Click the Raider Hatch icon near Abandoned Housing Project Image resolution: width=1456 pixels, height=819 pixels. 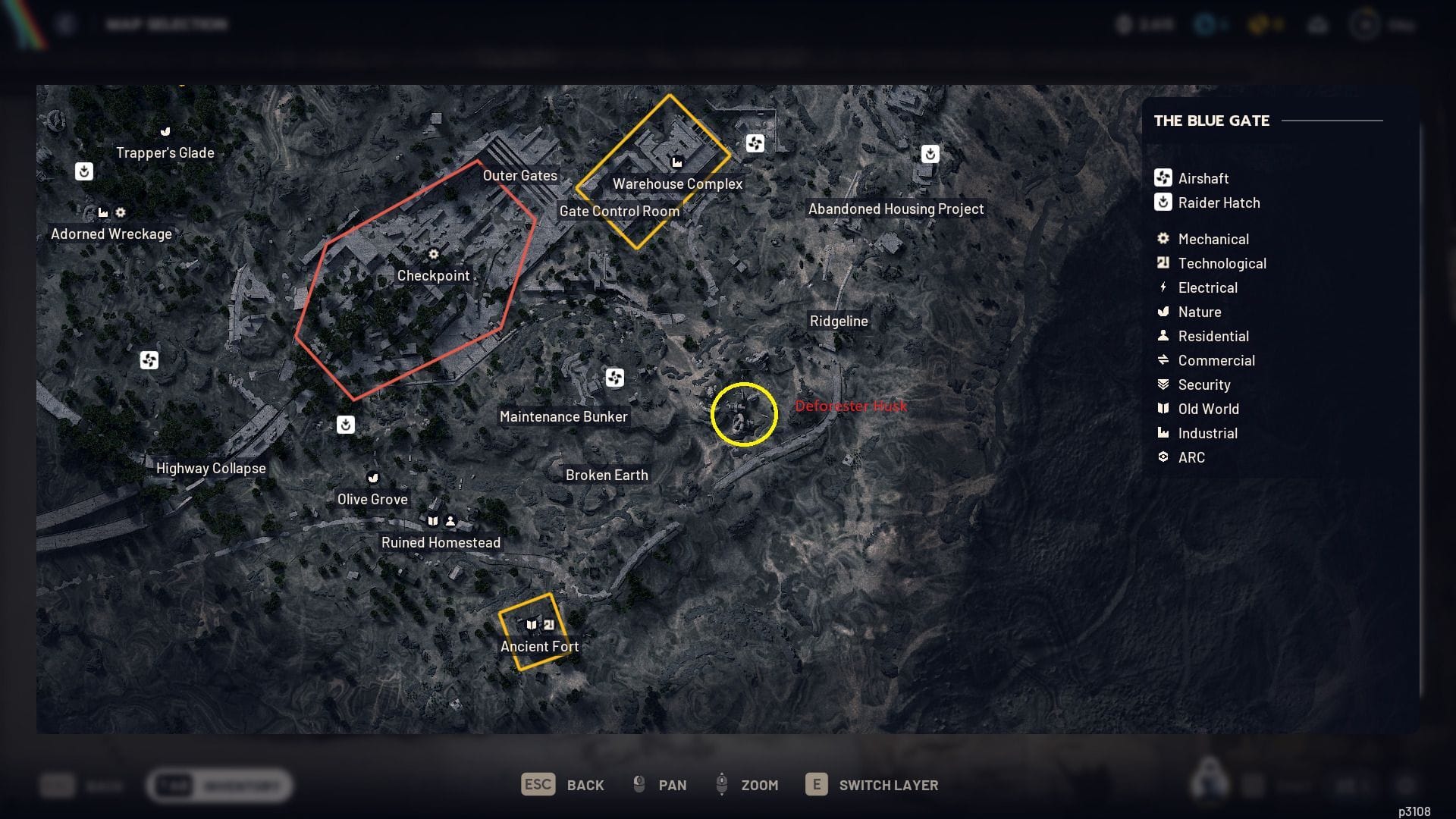tap(930, 153)
